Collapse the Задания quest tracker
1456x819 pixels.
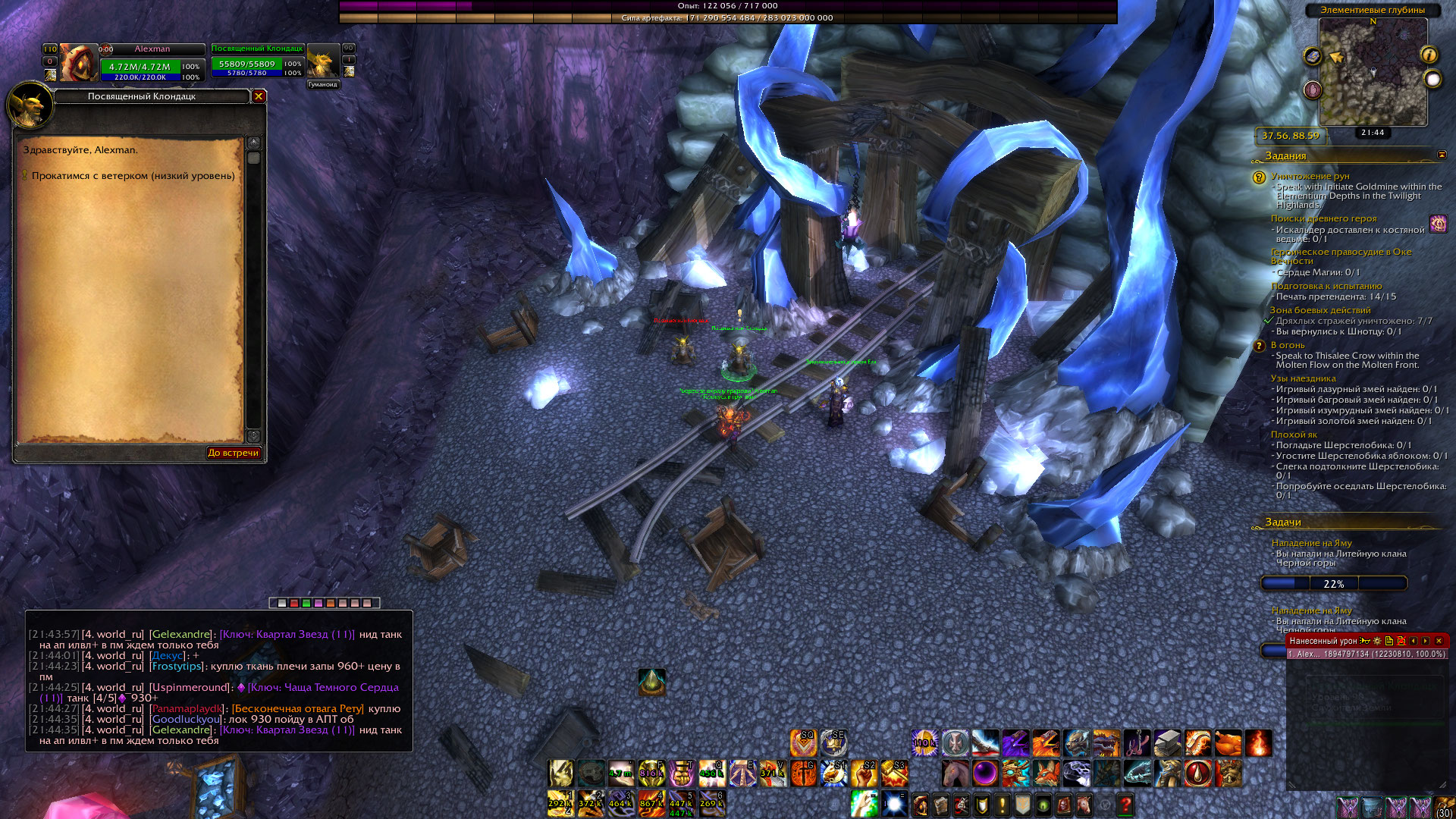pos(1442,155)
